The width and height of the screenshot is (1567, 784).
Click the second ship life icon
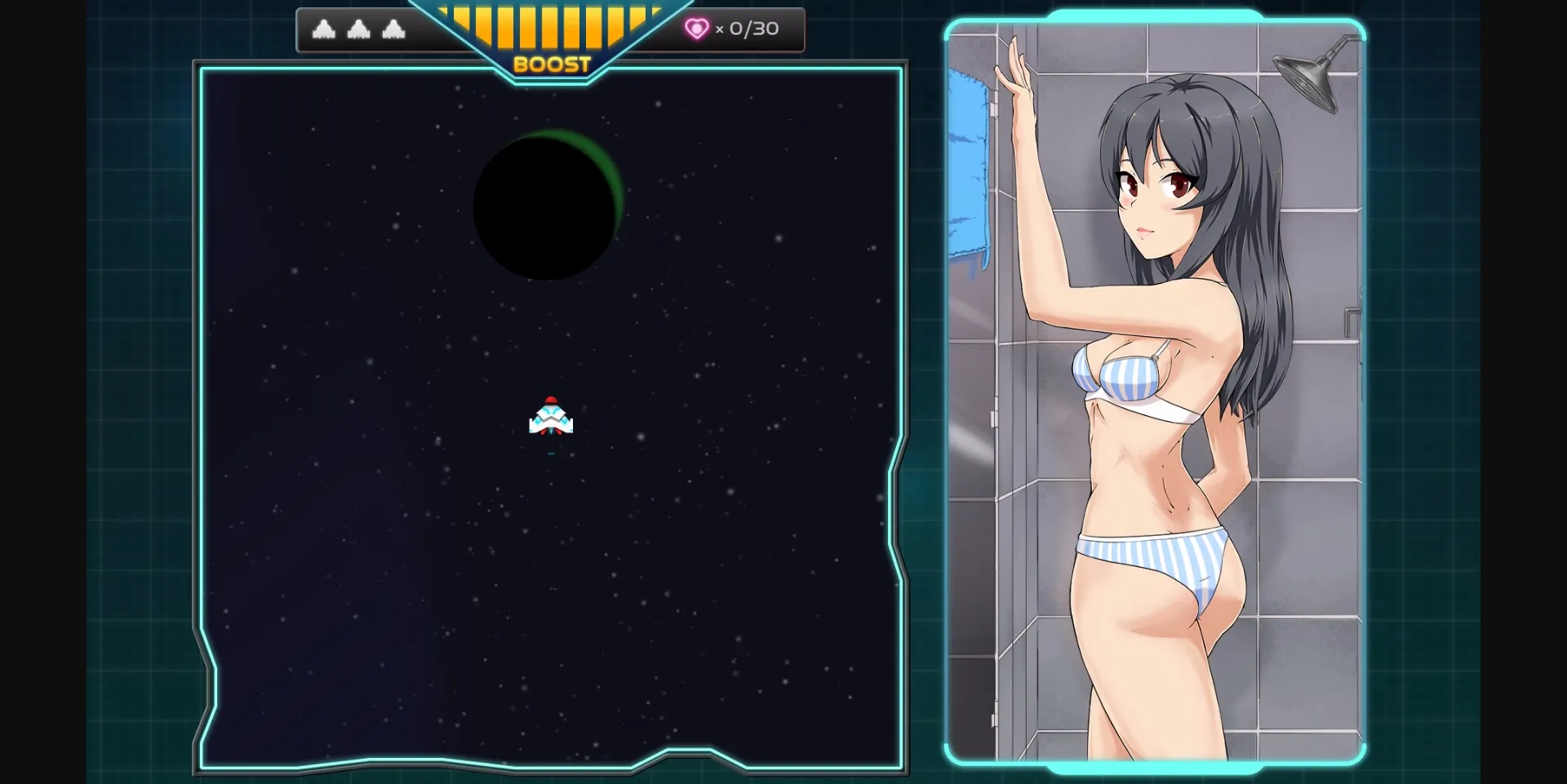[360, 29]
